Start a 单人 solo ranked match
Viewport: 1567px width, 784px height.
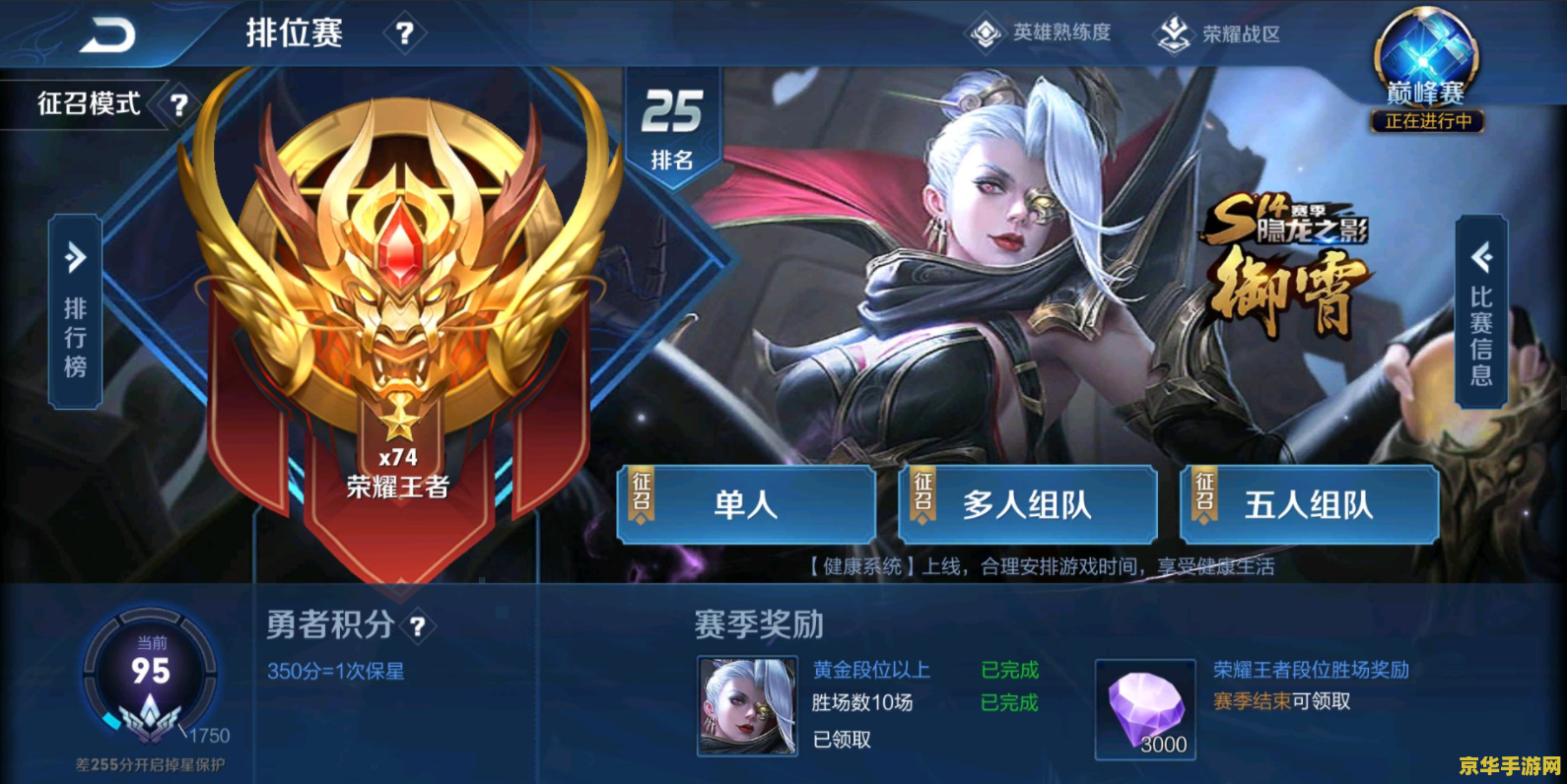746,504
